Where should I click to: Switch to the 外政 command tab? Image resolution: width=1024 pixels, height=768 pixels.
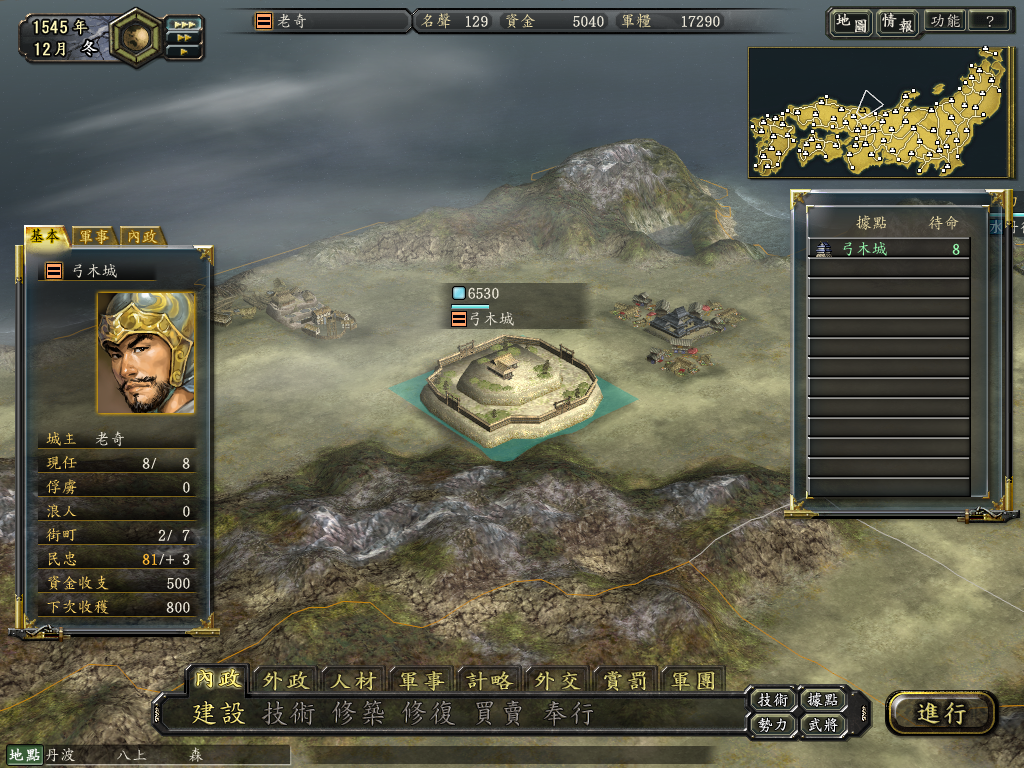(x=286, y=681)
